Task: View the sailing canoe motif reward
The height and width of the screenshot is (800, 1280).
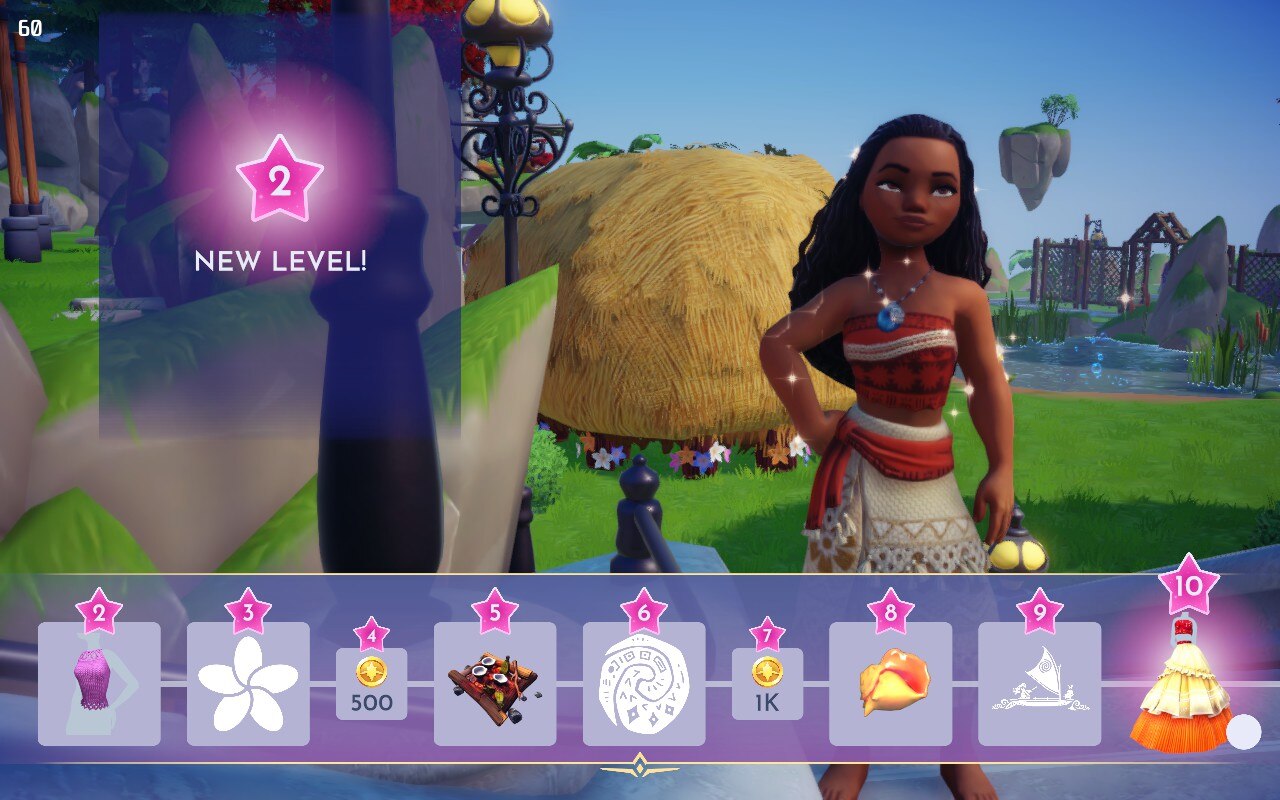Action: 1039,684
